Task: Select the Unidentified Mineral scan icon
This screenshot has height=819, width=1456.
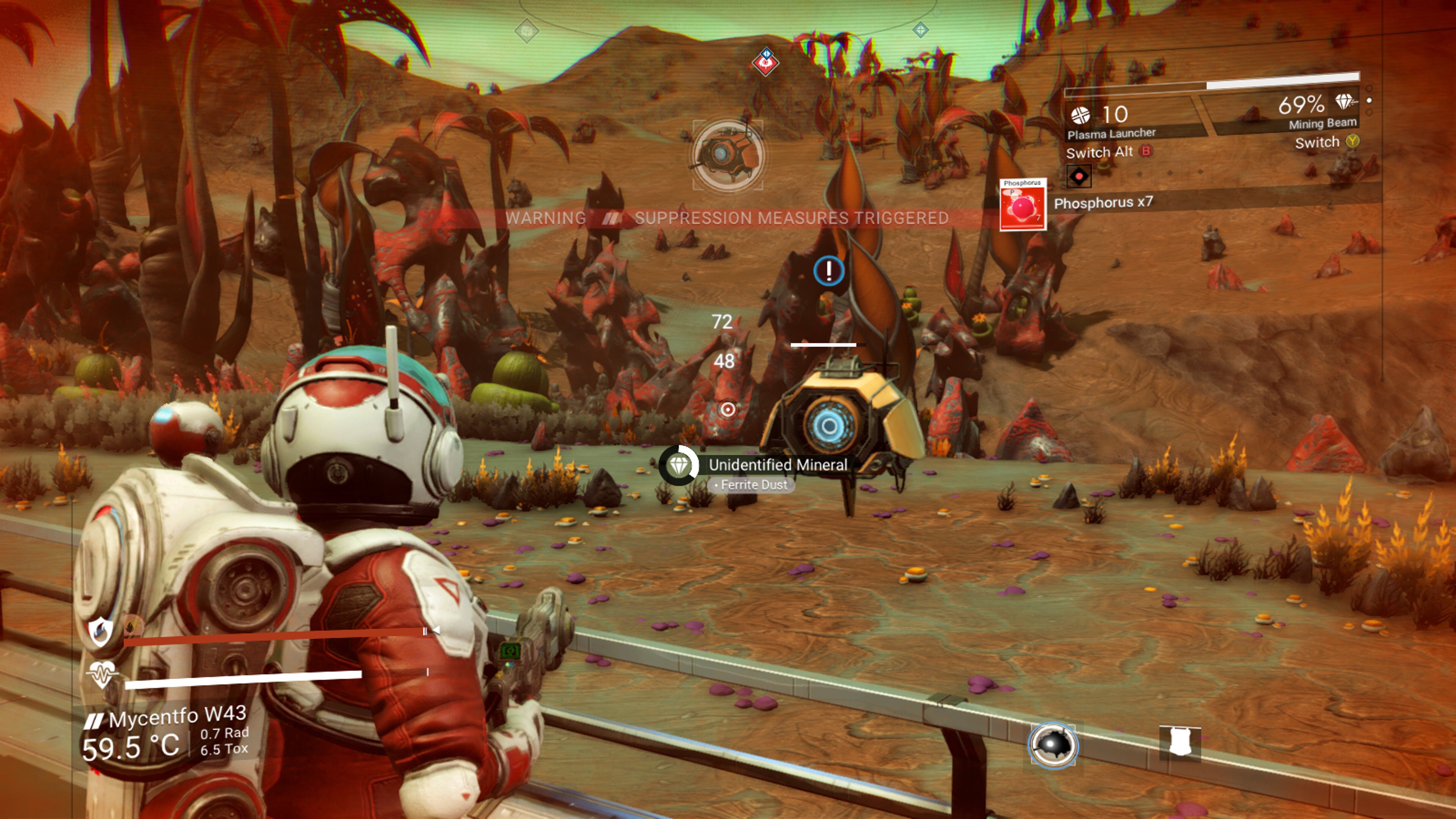Action: (679, 465)
